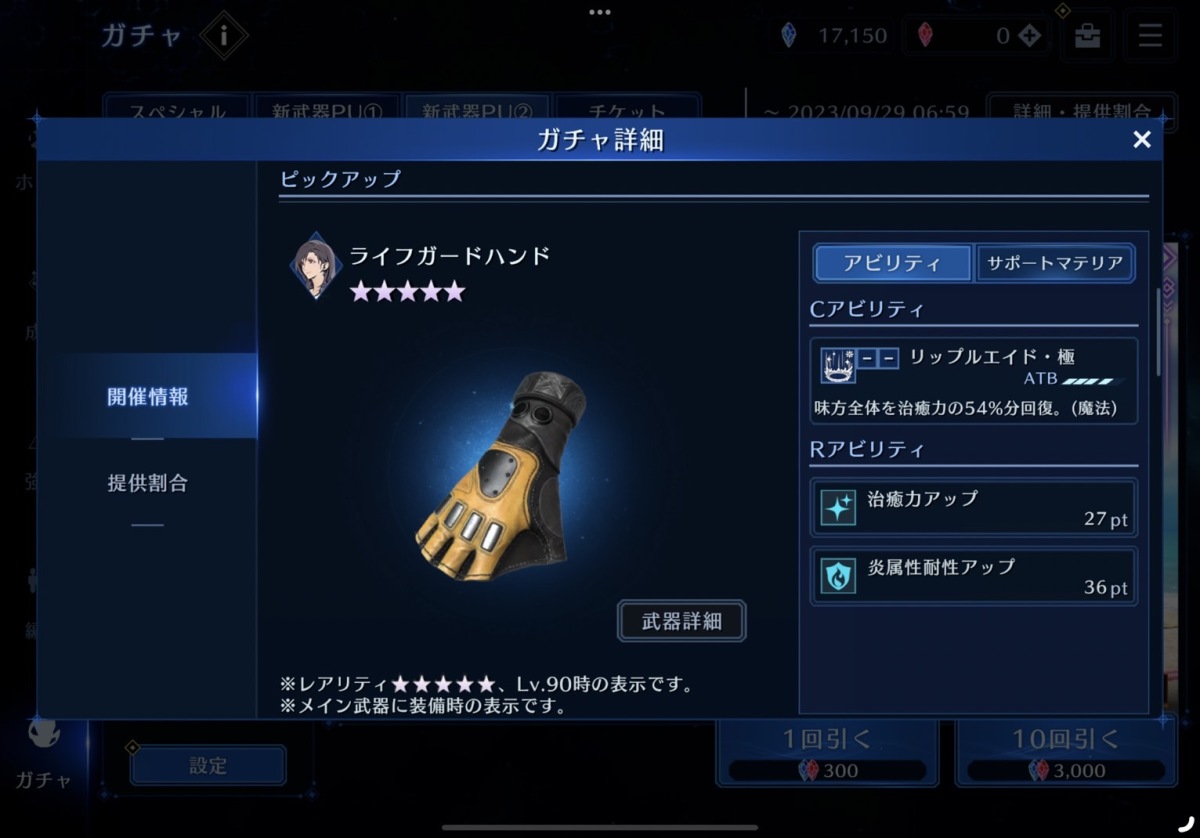This screenshot has height=838, width=1200.
Task: Close the ガチャ詳細 dialog
Action: point(1141,140)
